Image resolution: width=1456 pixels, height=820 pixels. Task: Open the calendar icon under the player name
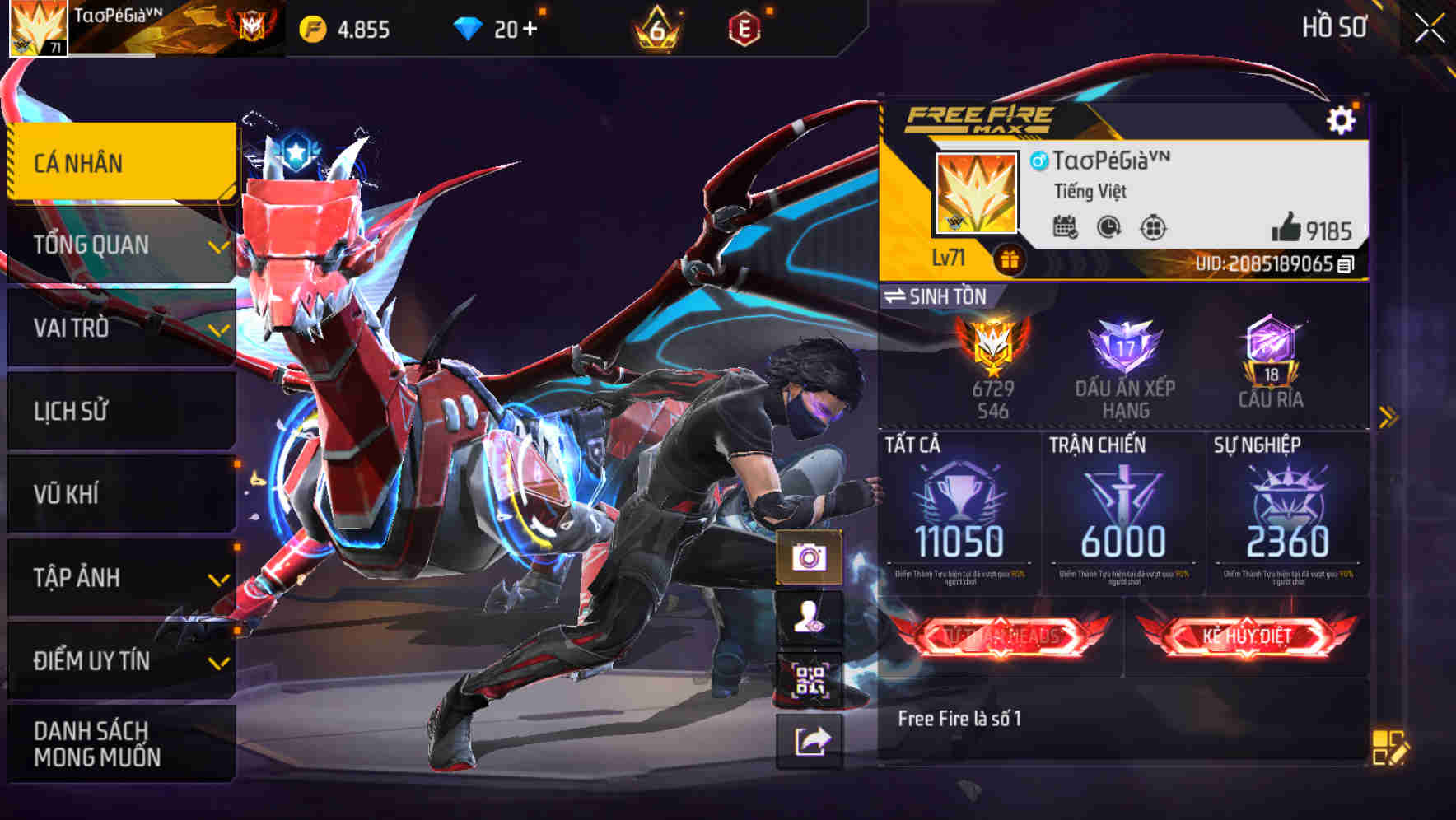coord(1066,226)
